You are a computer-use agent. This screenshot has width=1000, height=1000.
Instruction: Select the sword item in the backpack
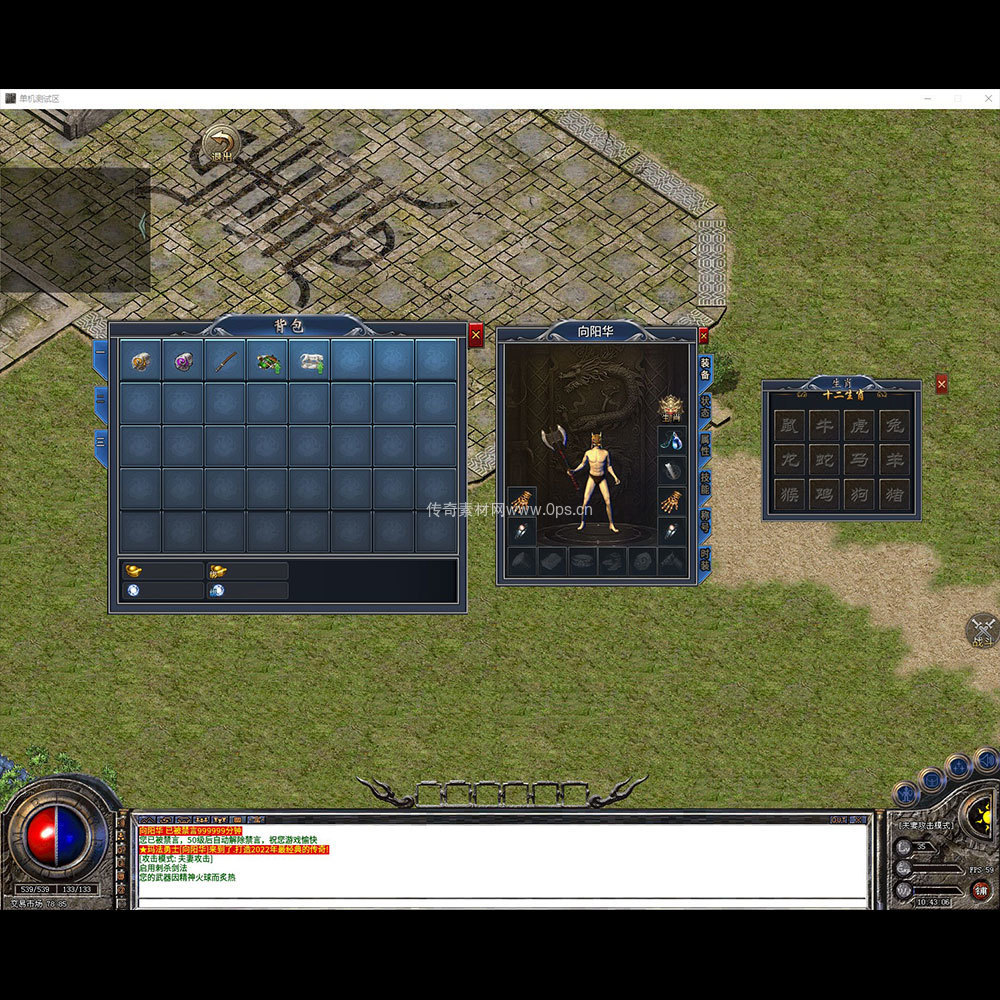pos(225,361)
